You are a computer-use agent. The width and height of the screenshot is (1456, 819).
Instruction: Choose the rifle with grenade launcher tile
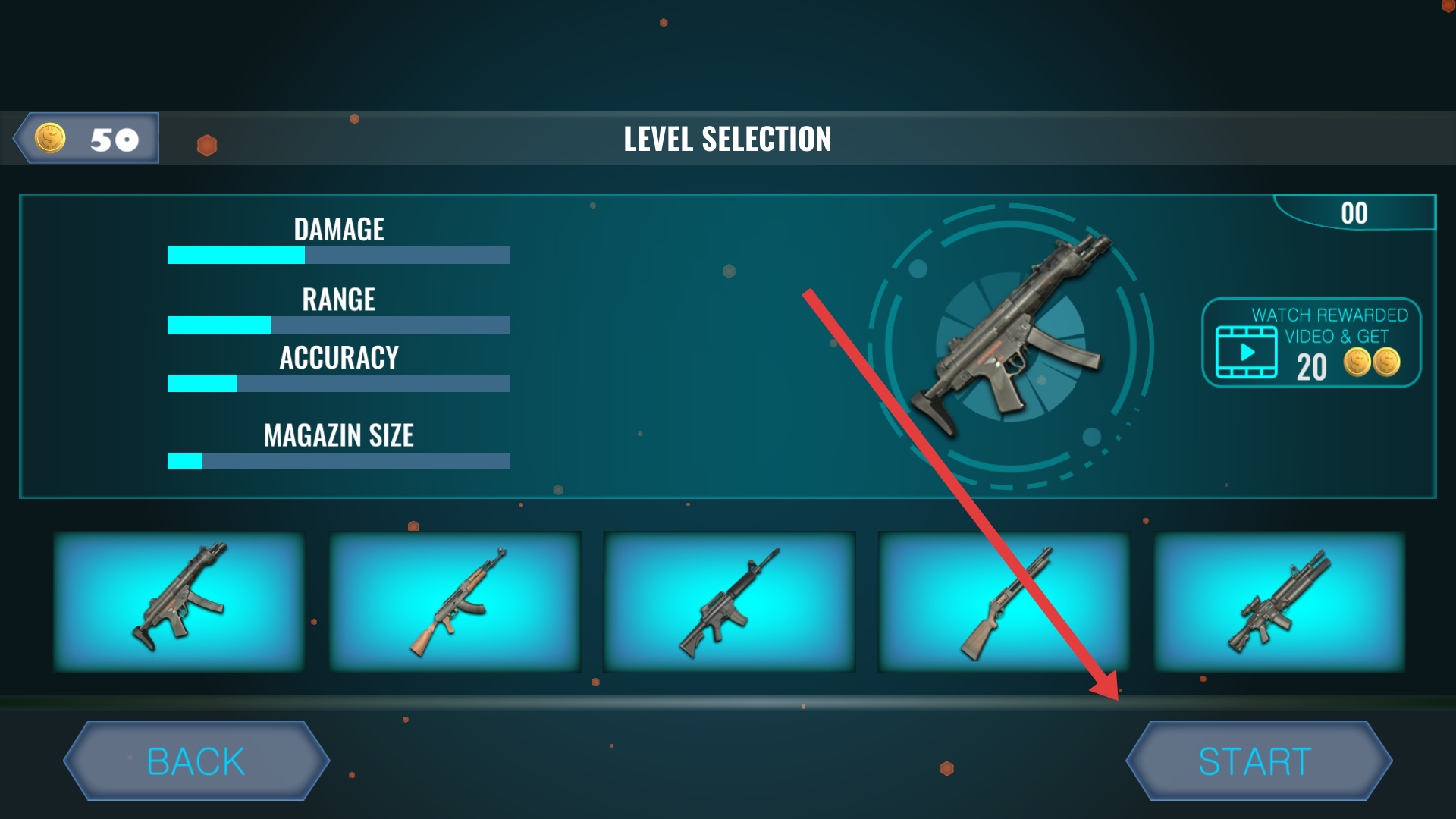click(x=1279, y=601)
